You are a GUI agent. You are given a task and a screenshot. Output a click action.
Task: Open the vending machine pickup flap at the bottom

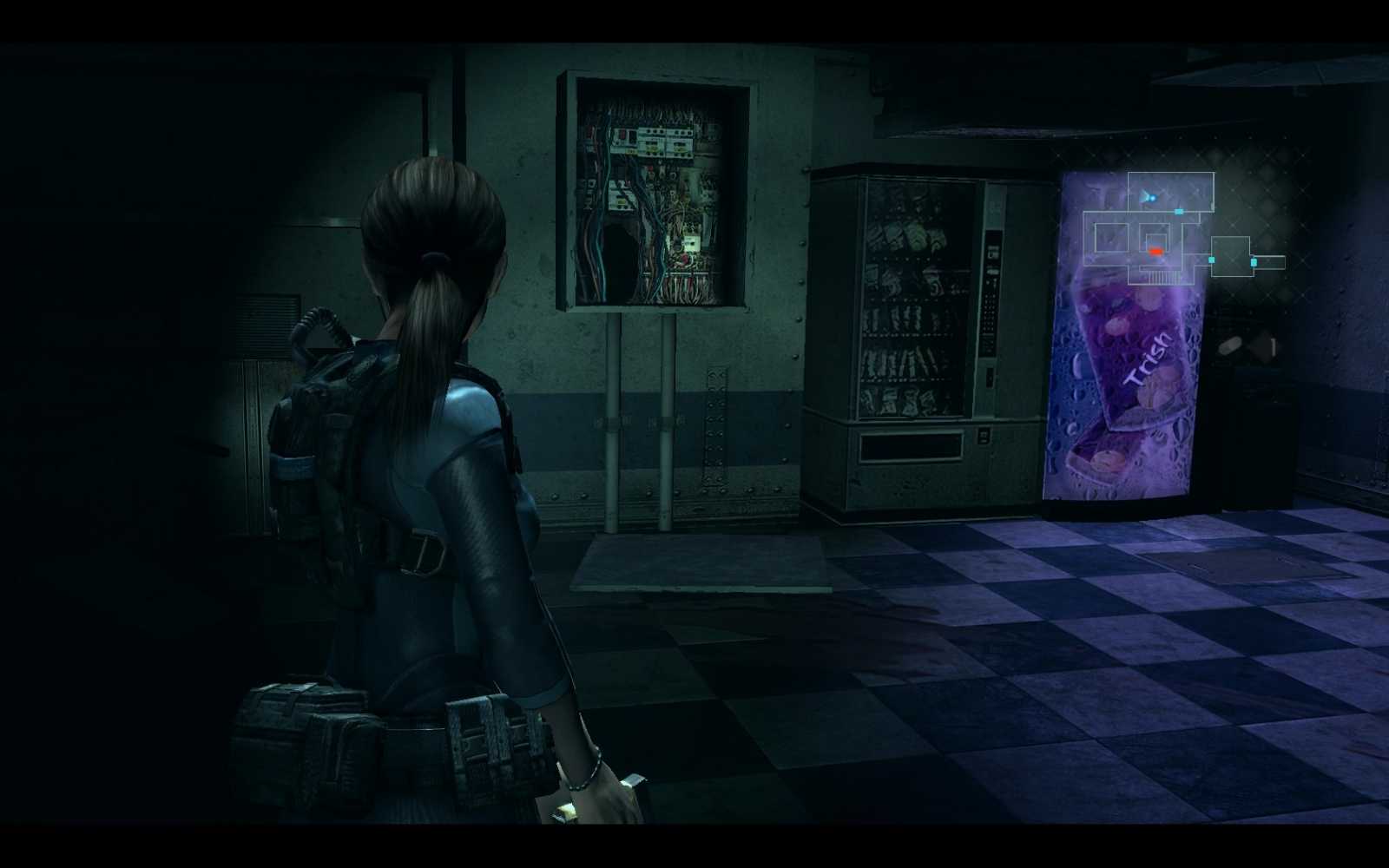pyautogui.click(x=912, y=444)
